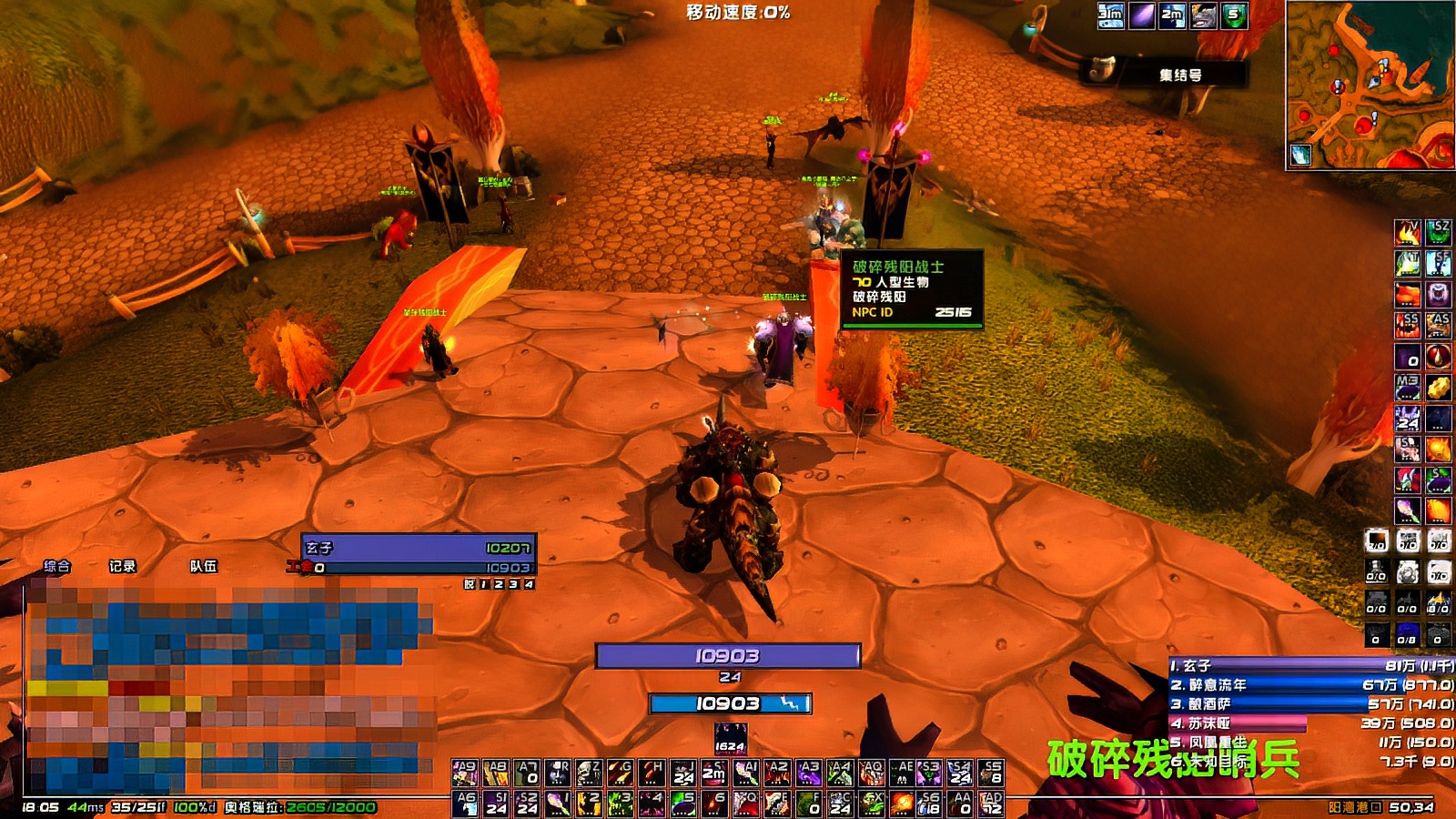Image resolution: width=1456 pixels, height=819 pixels.
Task: Switch to the 综合 chat tab
Action: click(x=57, y=566)
